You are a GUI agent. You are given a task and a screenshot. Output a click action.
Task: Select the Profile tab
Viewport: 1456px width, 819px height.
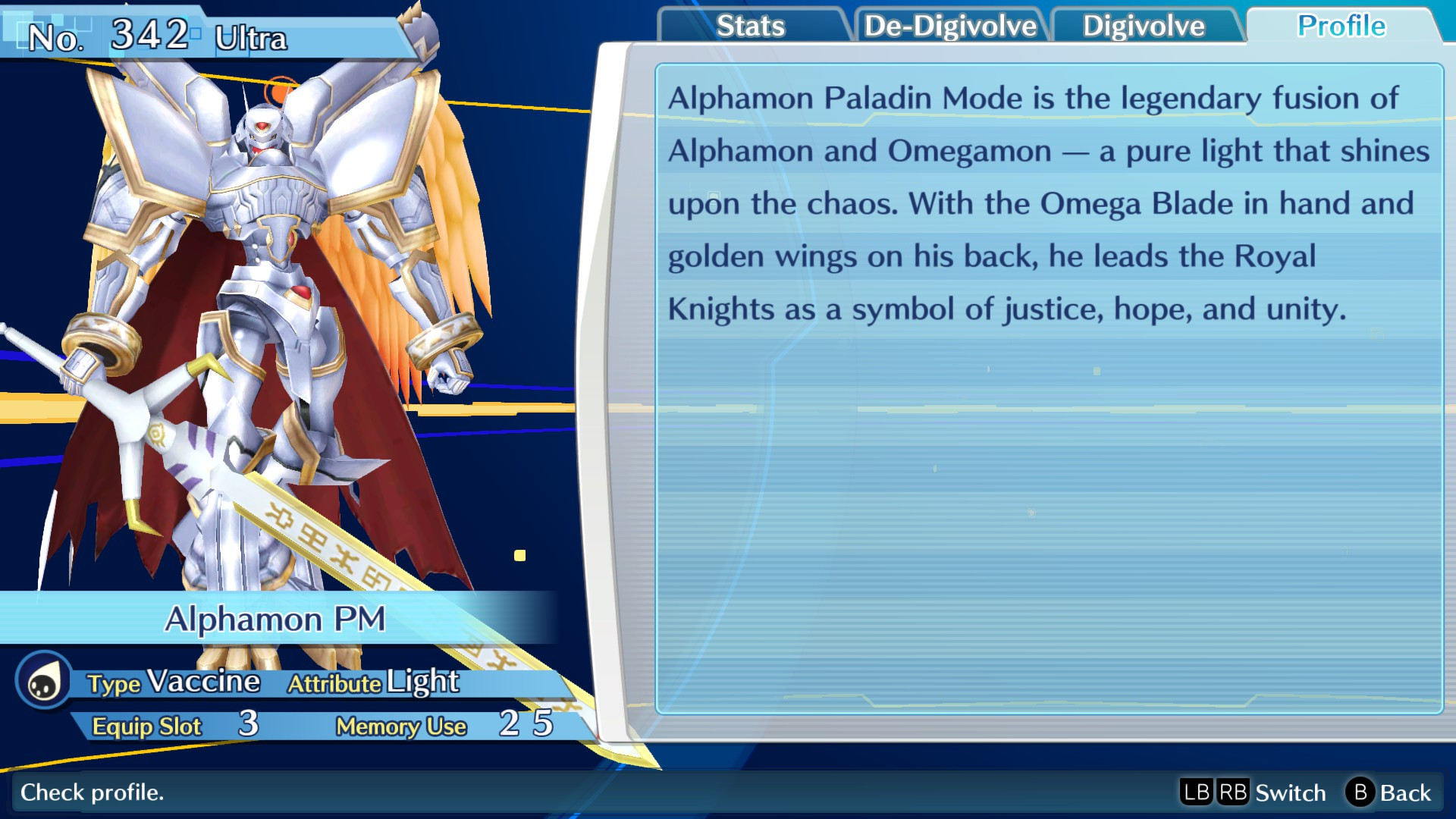click(1341, 25)
